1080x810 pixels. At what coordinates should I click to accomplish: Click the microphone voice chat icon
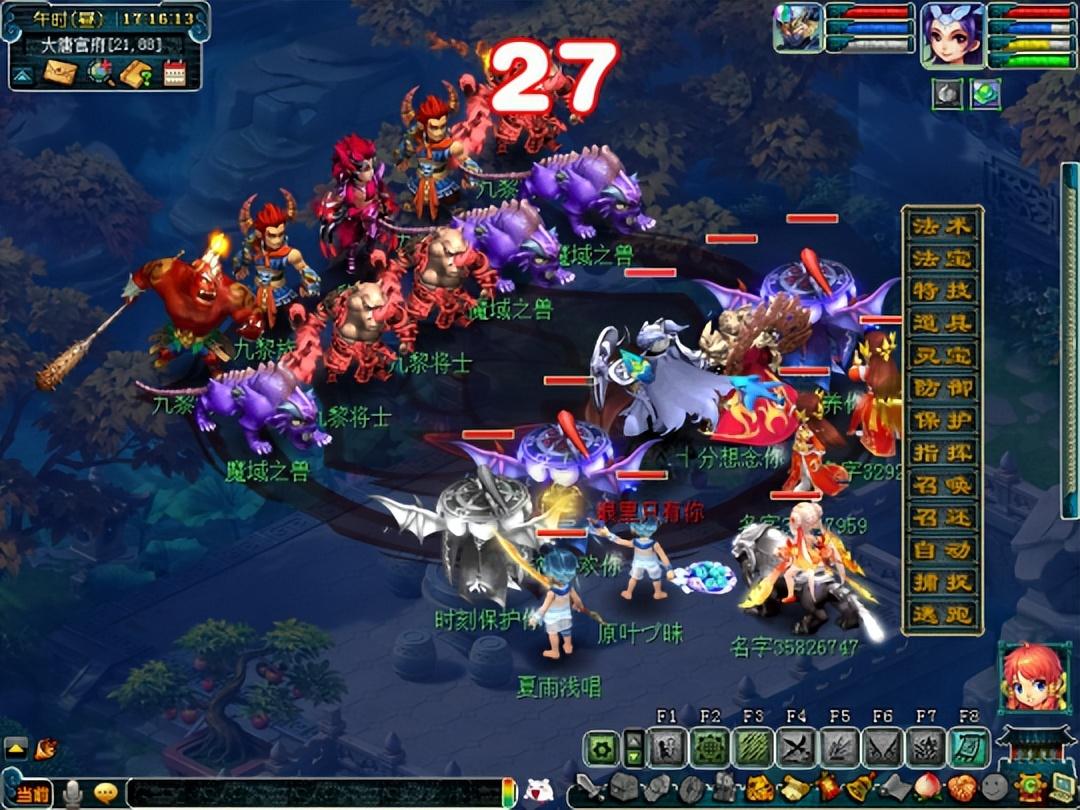tap(72, 793)
